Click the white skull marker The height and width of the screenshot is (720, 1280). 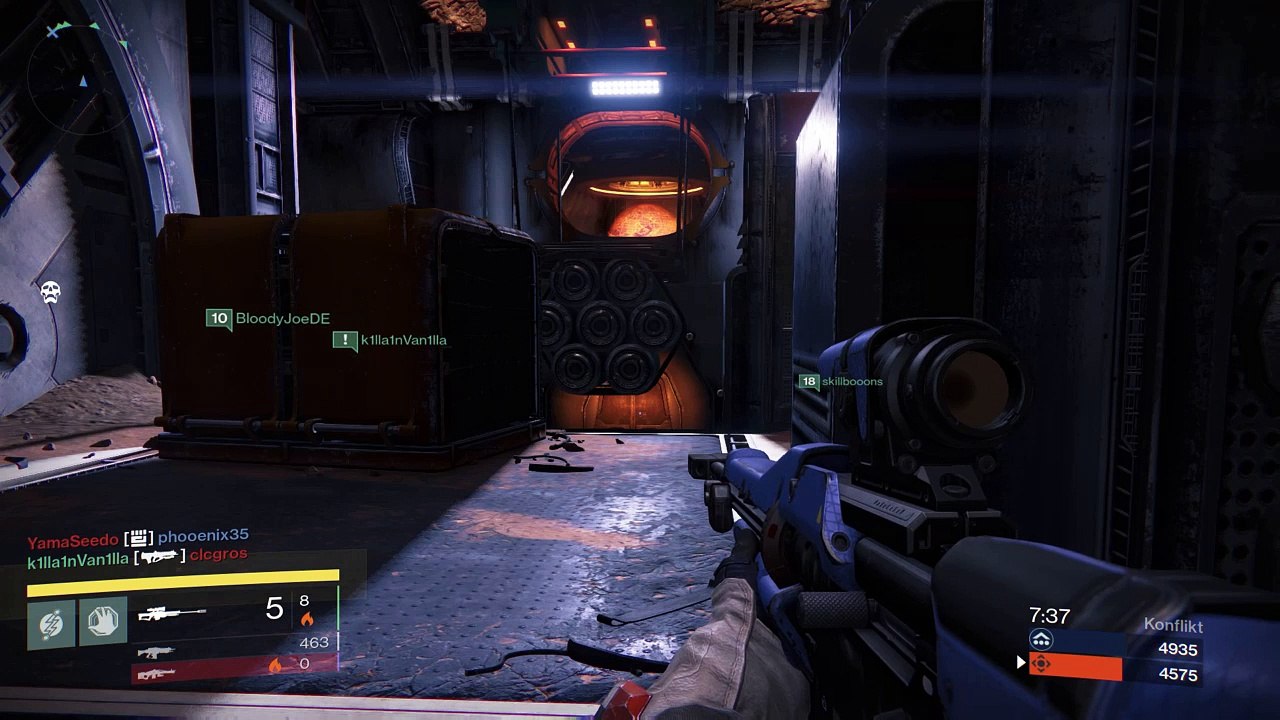click(50, 292)
